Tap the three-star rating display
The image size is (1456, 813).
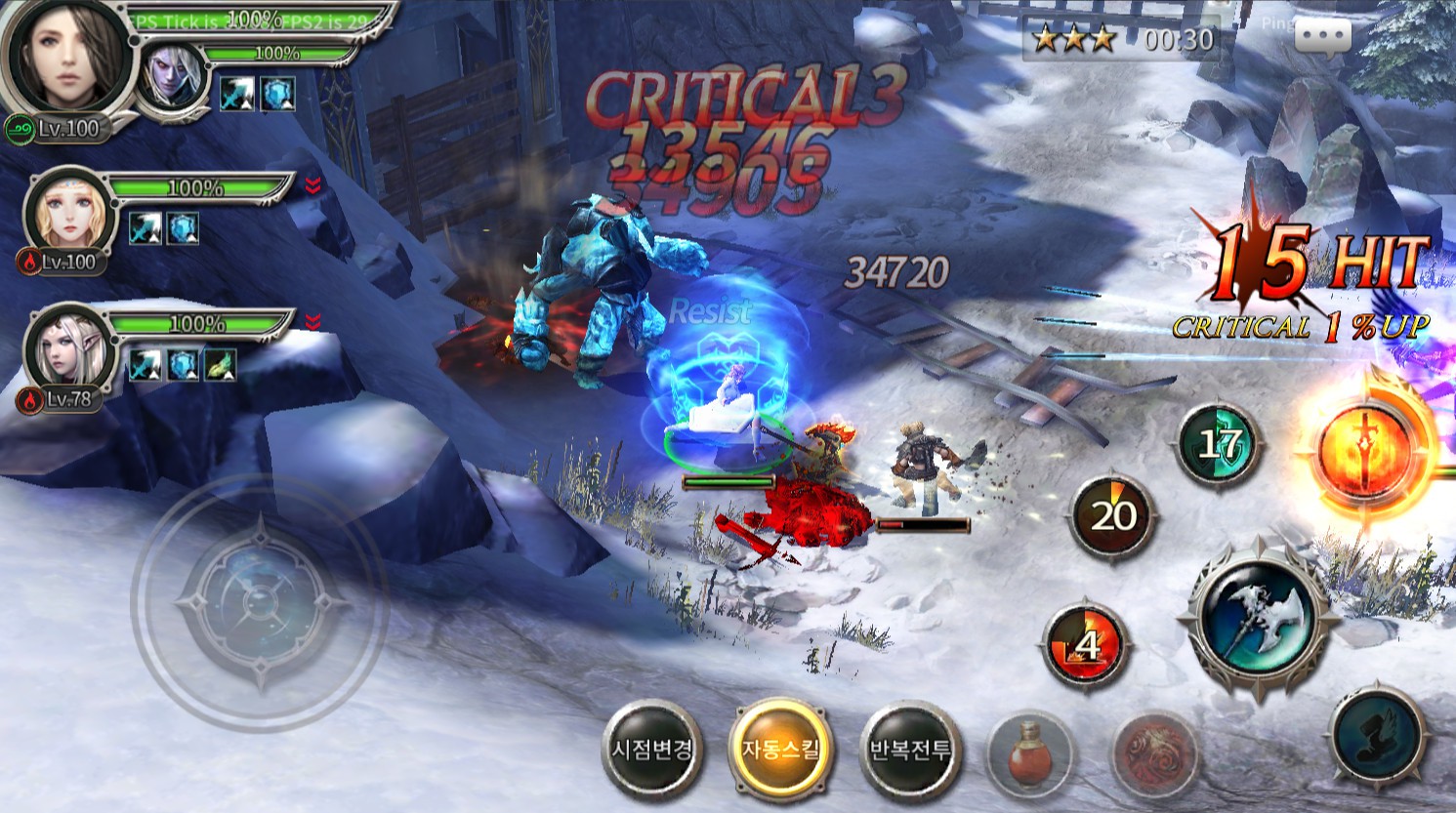click(1072, 39)
